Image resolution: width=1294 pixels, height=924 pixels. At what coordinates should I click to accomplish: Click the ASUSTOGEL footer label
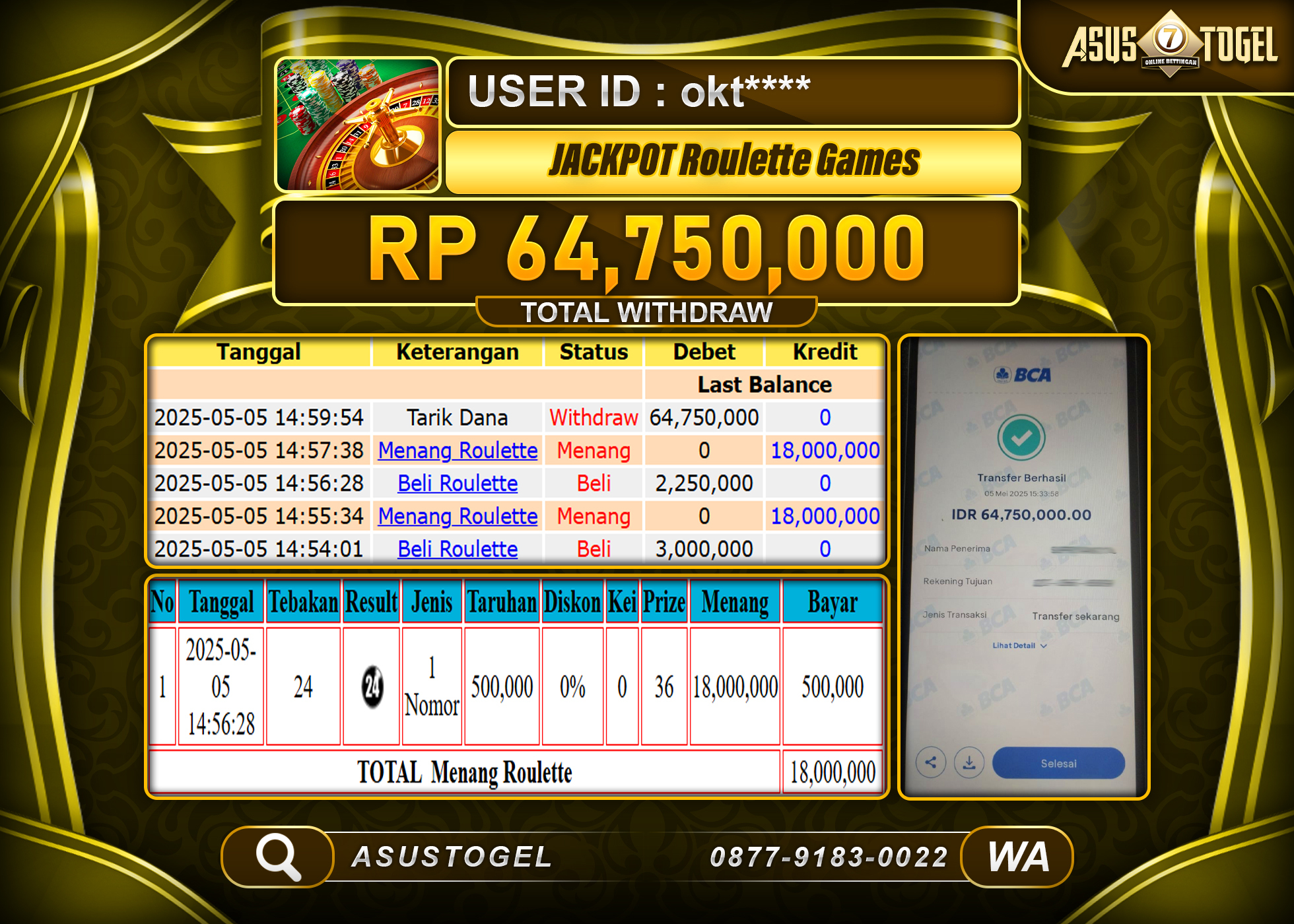click(453, 857)
